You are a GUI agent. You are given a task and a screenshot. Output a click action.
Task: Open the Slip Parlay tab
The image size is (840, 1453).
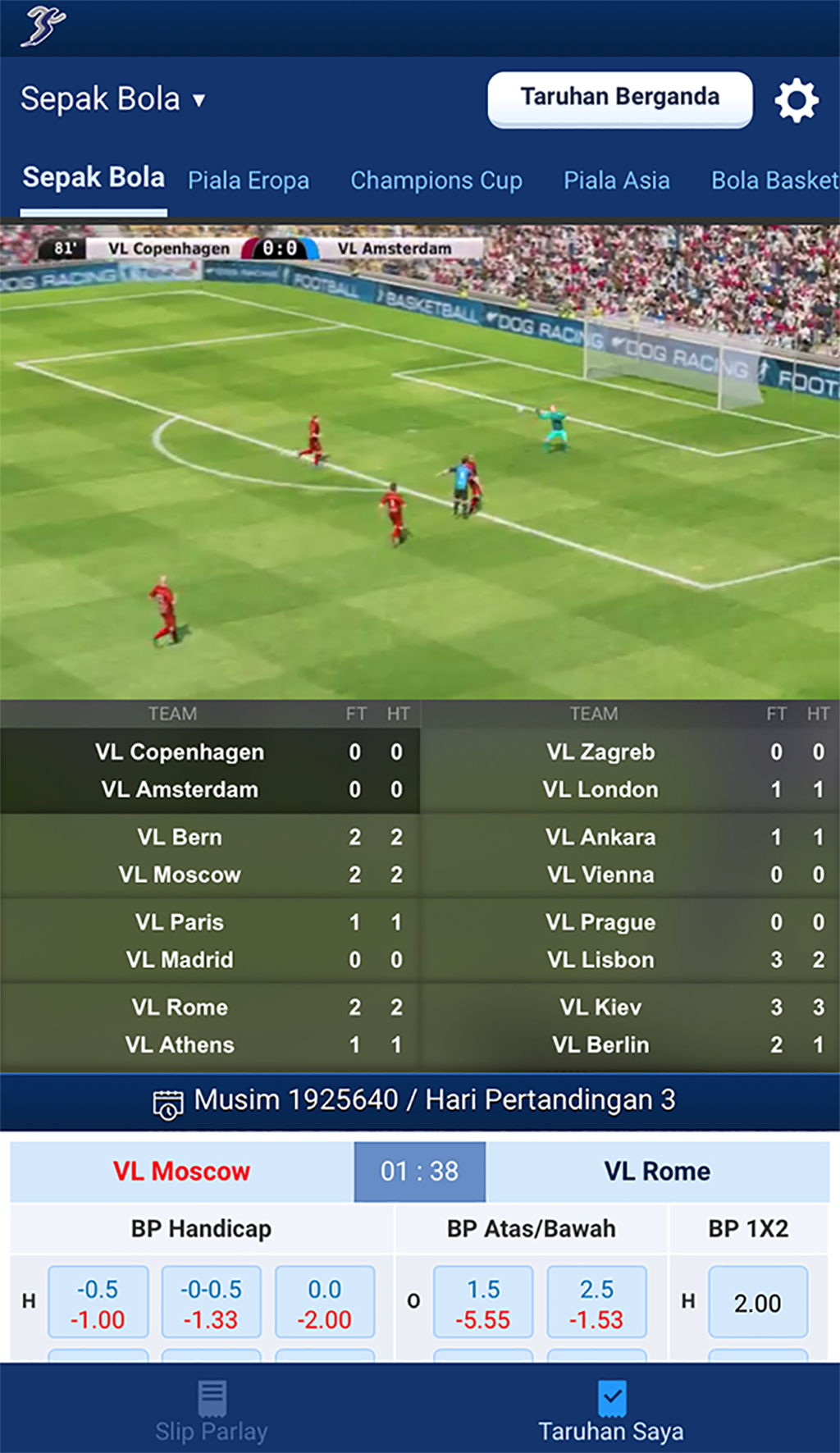(x=212, y=1410)
